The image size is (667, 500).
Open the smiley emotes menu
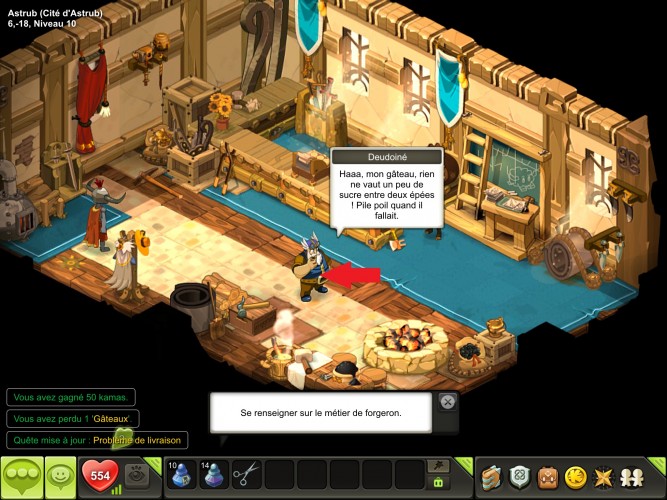click(x=61, y=476)
